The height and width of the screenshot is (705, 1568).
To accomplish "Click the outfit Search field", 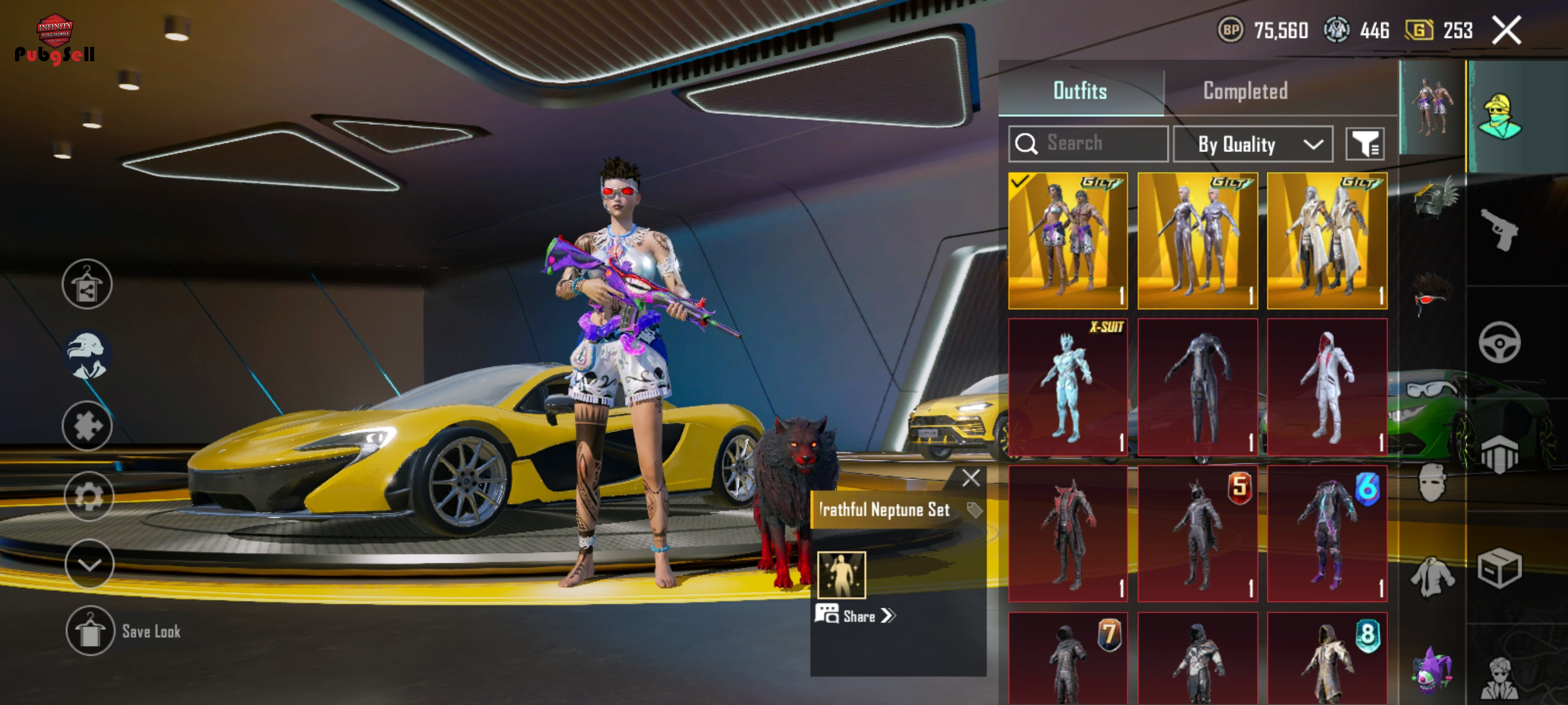I will [1088, 143].
